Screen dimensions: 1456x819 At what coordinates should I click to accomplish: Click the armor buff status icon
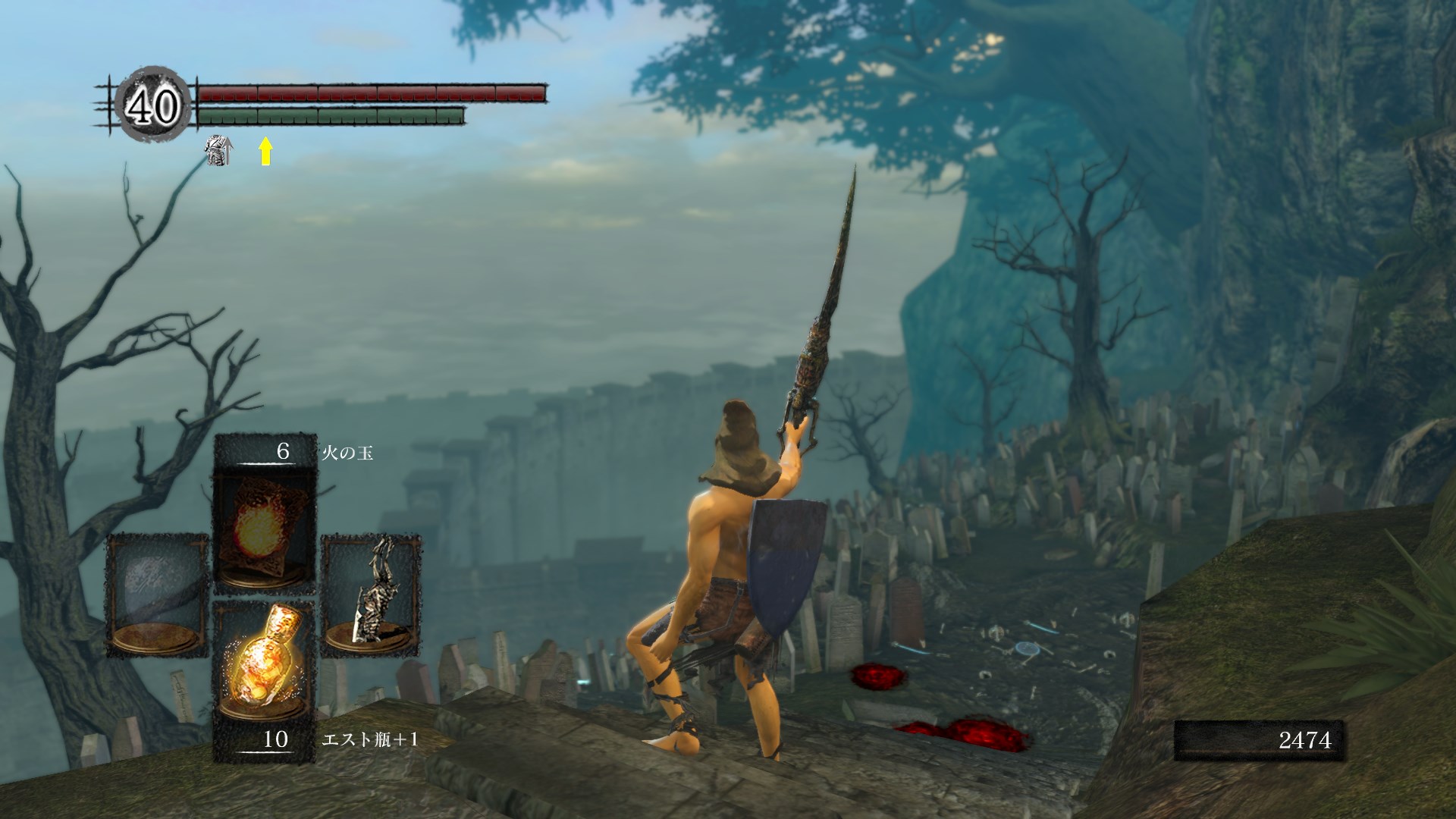(219, 151)
